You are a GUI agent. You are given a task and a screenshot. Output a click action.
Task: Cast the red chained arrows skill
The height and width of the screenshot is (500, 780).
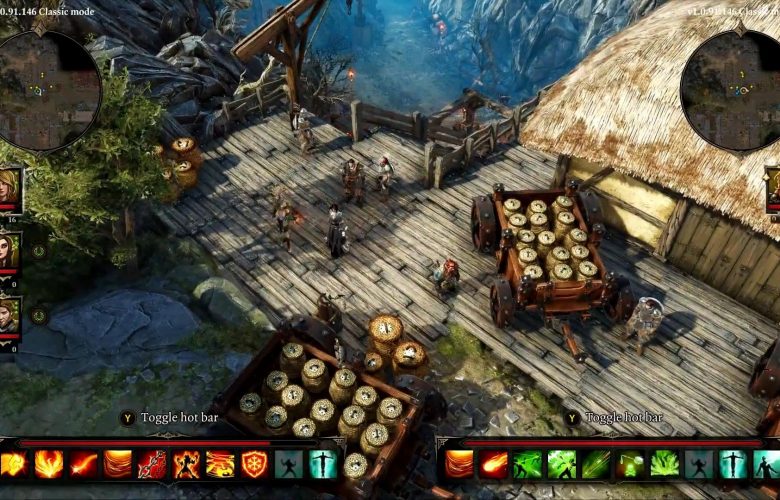(152, 464)
